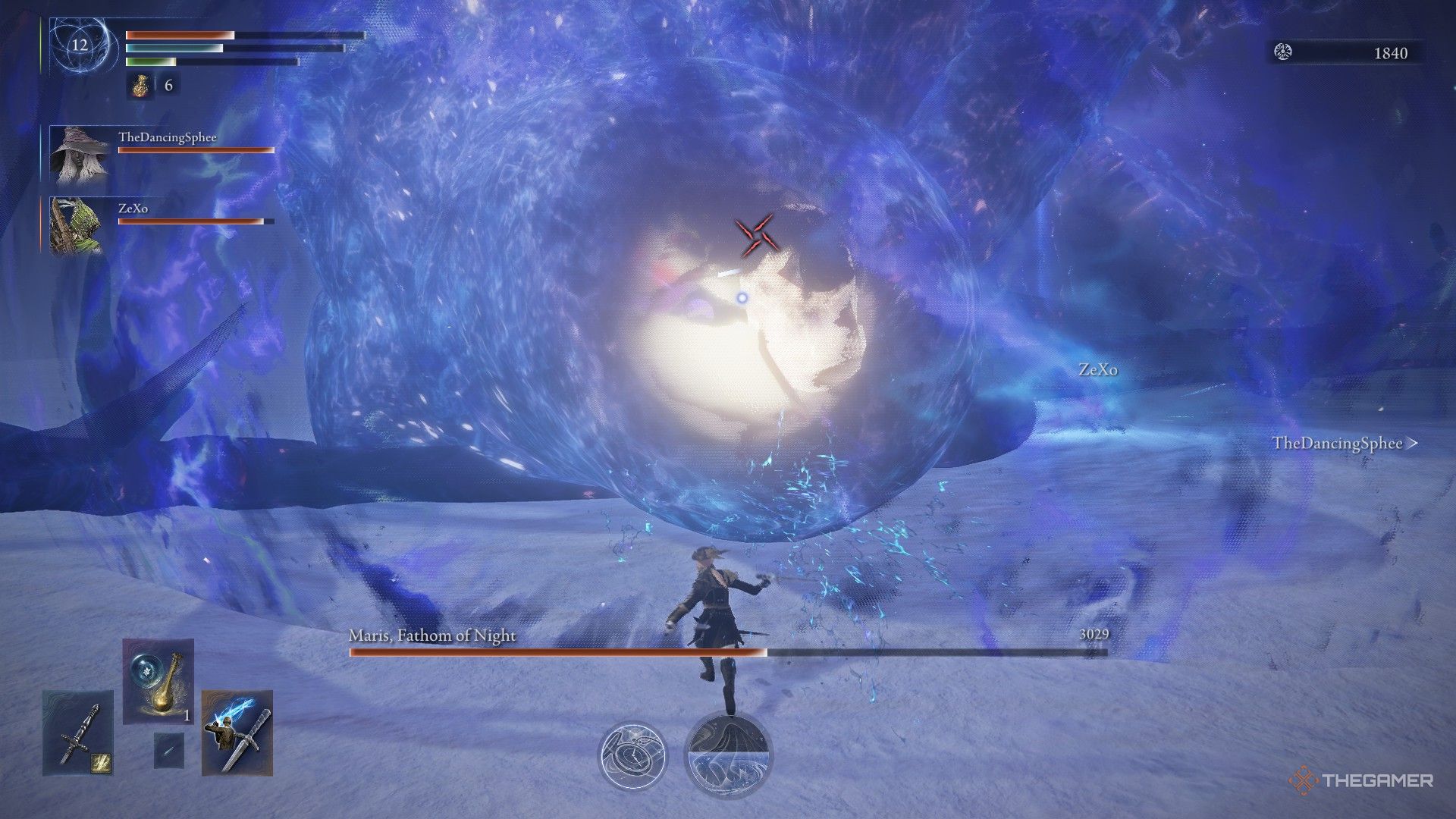Screen dimensions: 1456x819
Task: Click the TheGamer watermark logo
Action: click(x=1360, y=780)
